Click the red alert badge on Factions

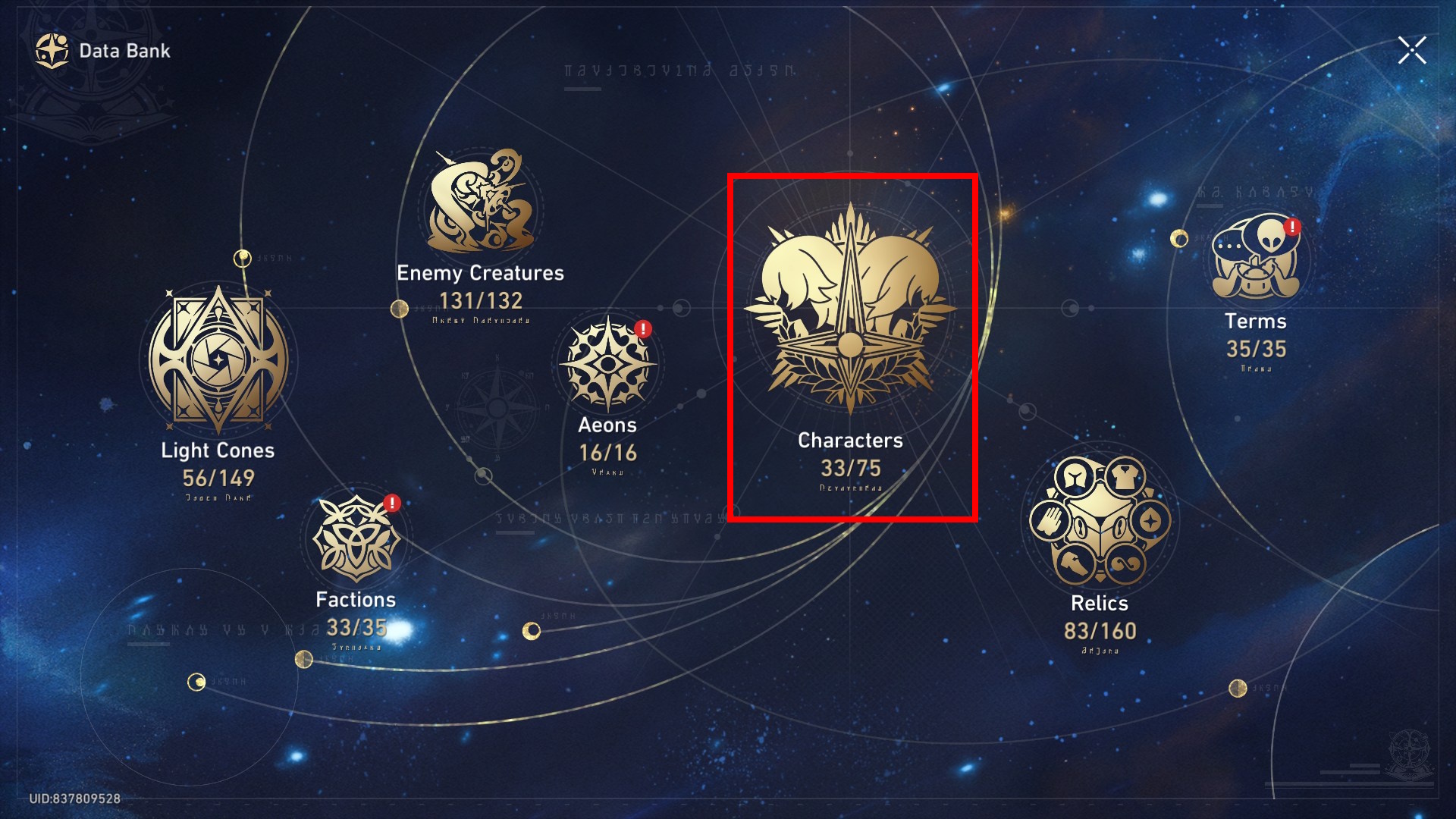point(391,502)
